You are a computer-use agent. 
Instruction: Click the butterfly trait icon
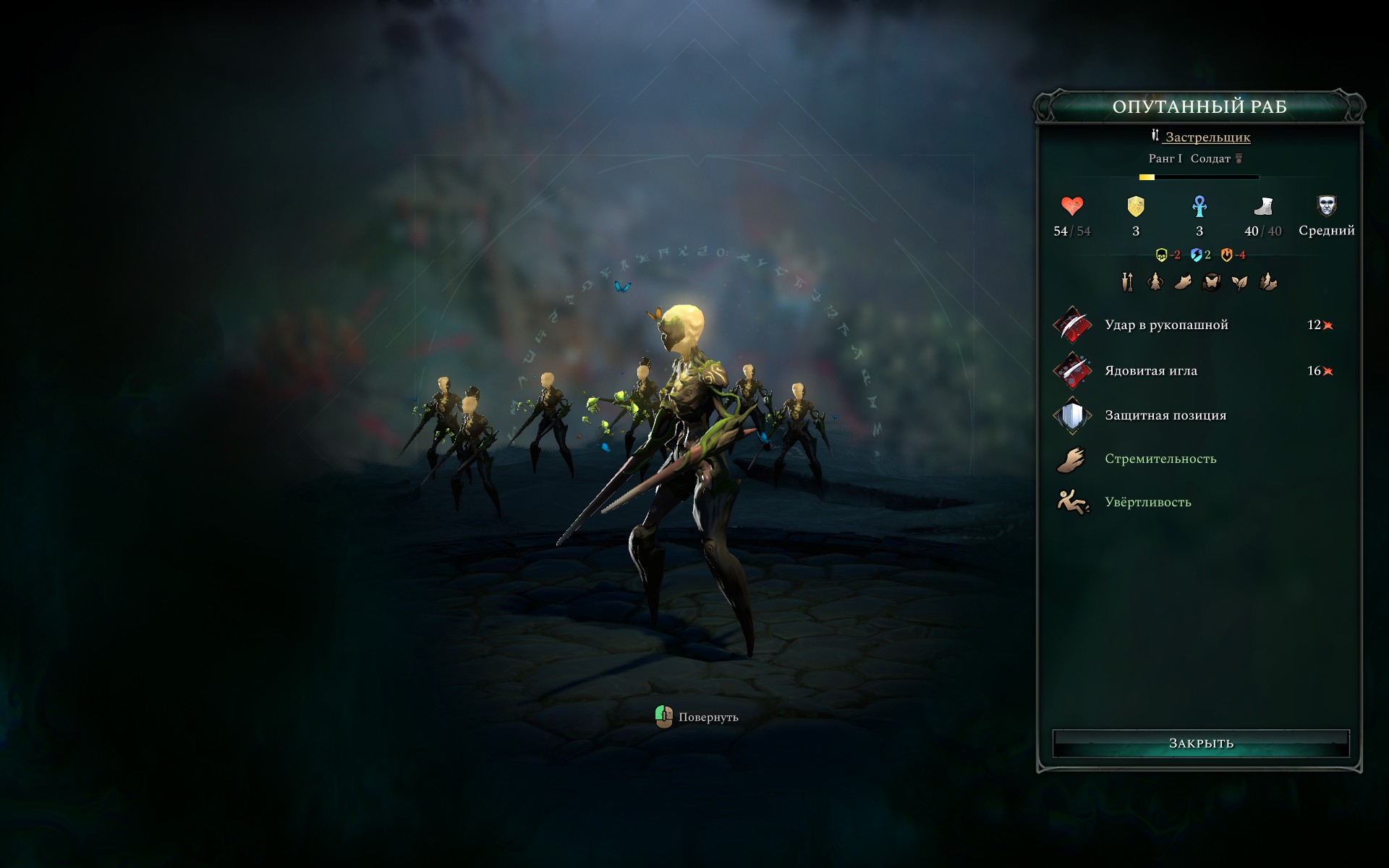(x=1212, y=282)
